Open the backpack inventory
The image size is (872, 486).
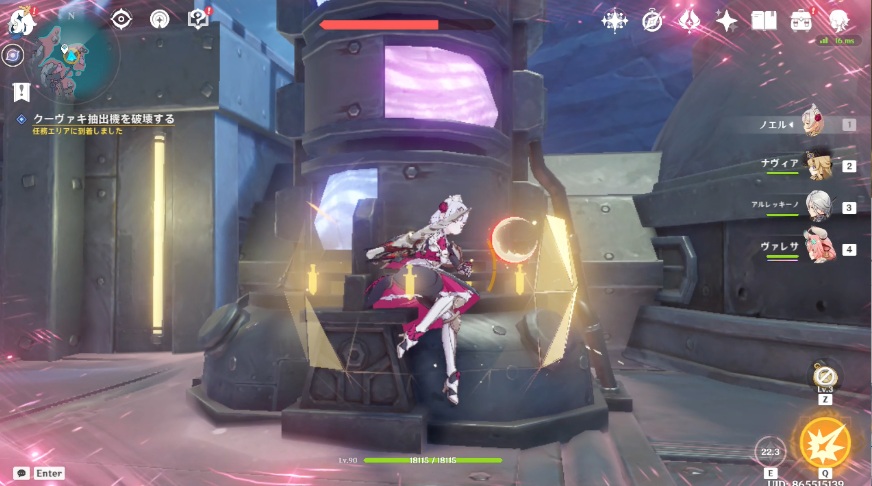pyautogui.click(x=801, y=20)
